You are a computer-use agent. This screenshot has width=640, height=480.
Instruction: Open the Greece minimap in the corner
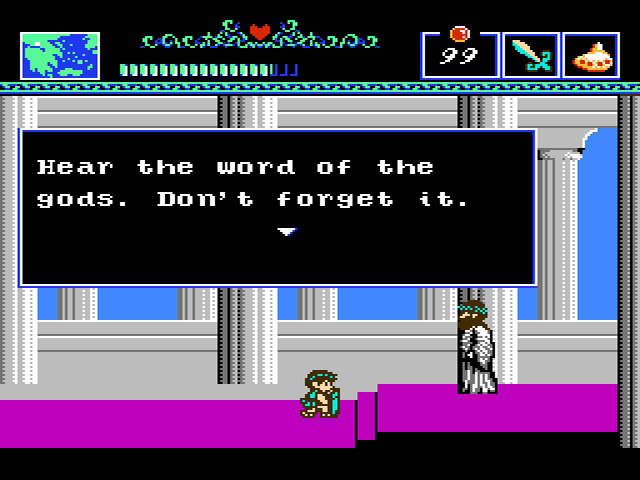60,56
